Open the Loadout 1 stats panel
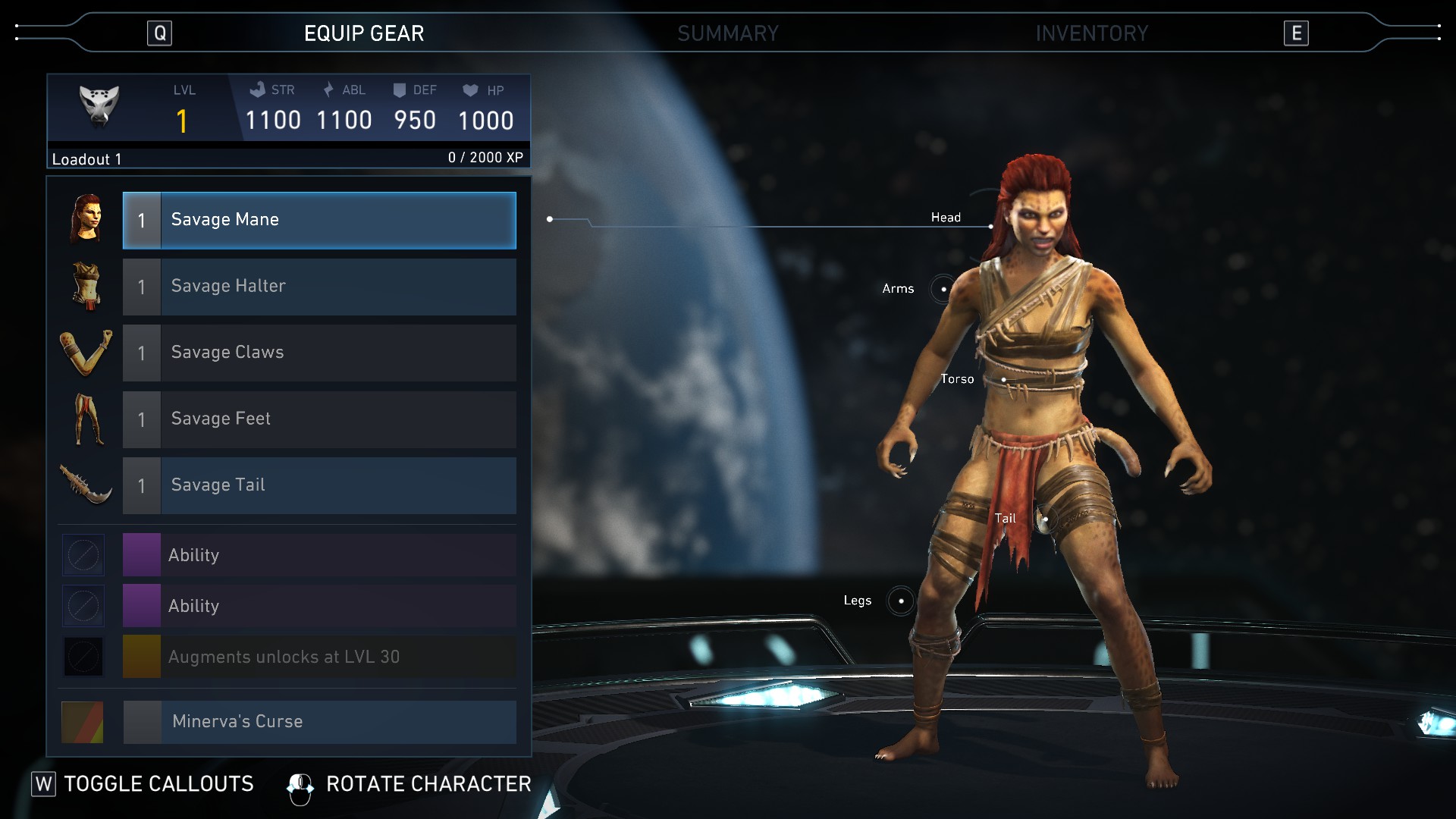 coord(288,120)
